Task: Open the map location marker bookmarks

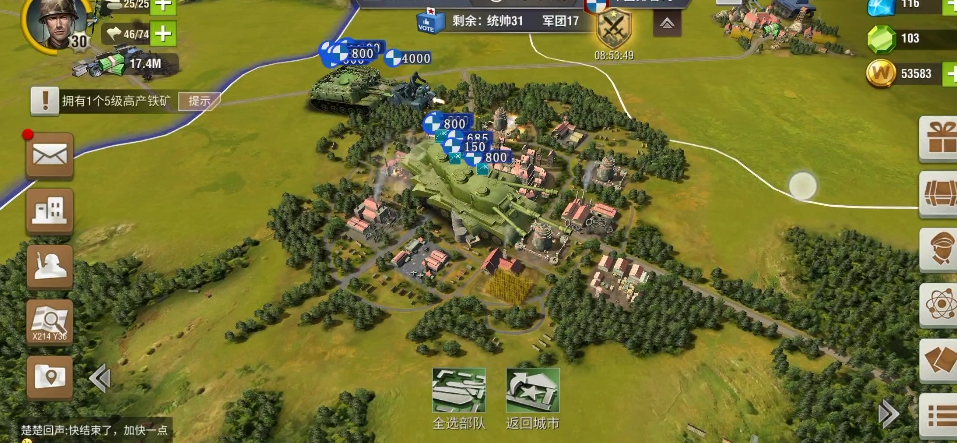Action: [x=49, y=377]
